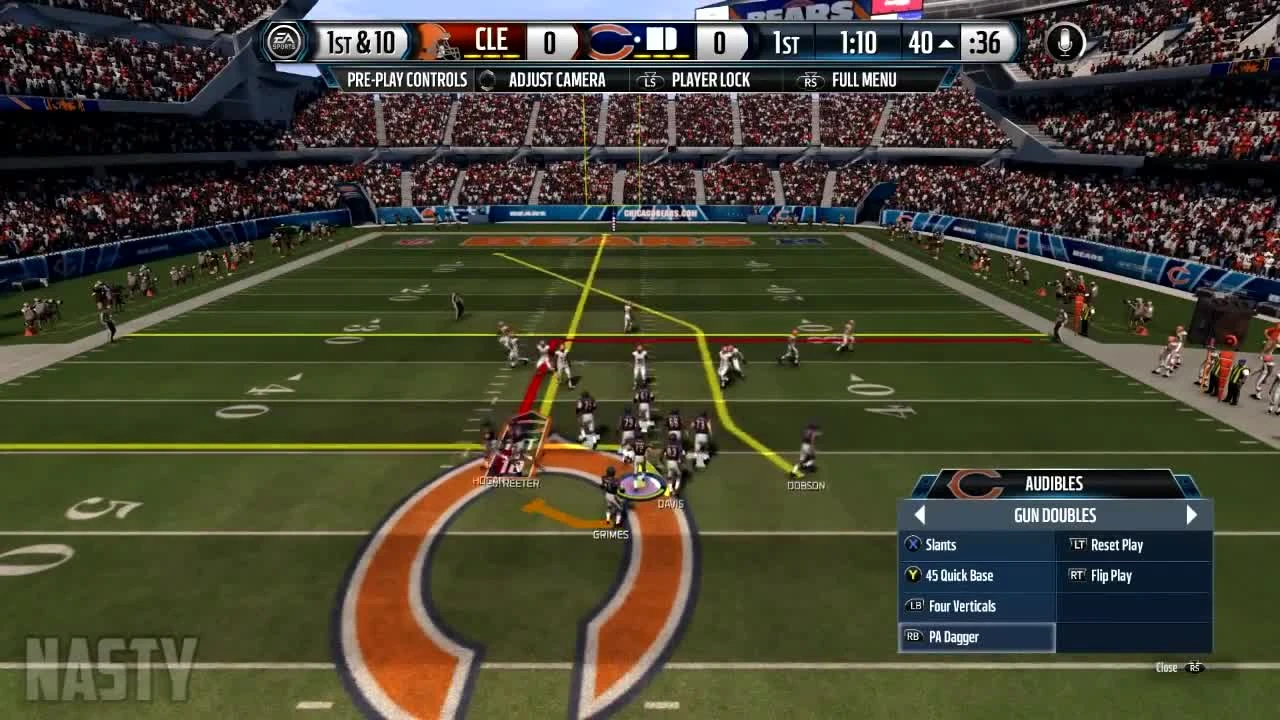The height and width of the screenshot is (720, 1280).
Task: Enable Pre-Play Controls
Action: (407, 79)
